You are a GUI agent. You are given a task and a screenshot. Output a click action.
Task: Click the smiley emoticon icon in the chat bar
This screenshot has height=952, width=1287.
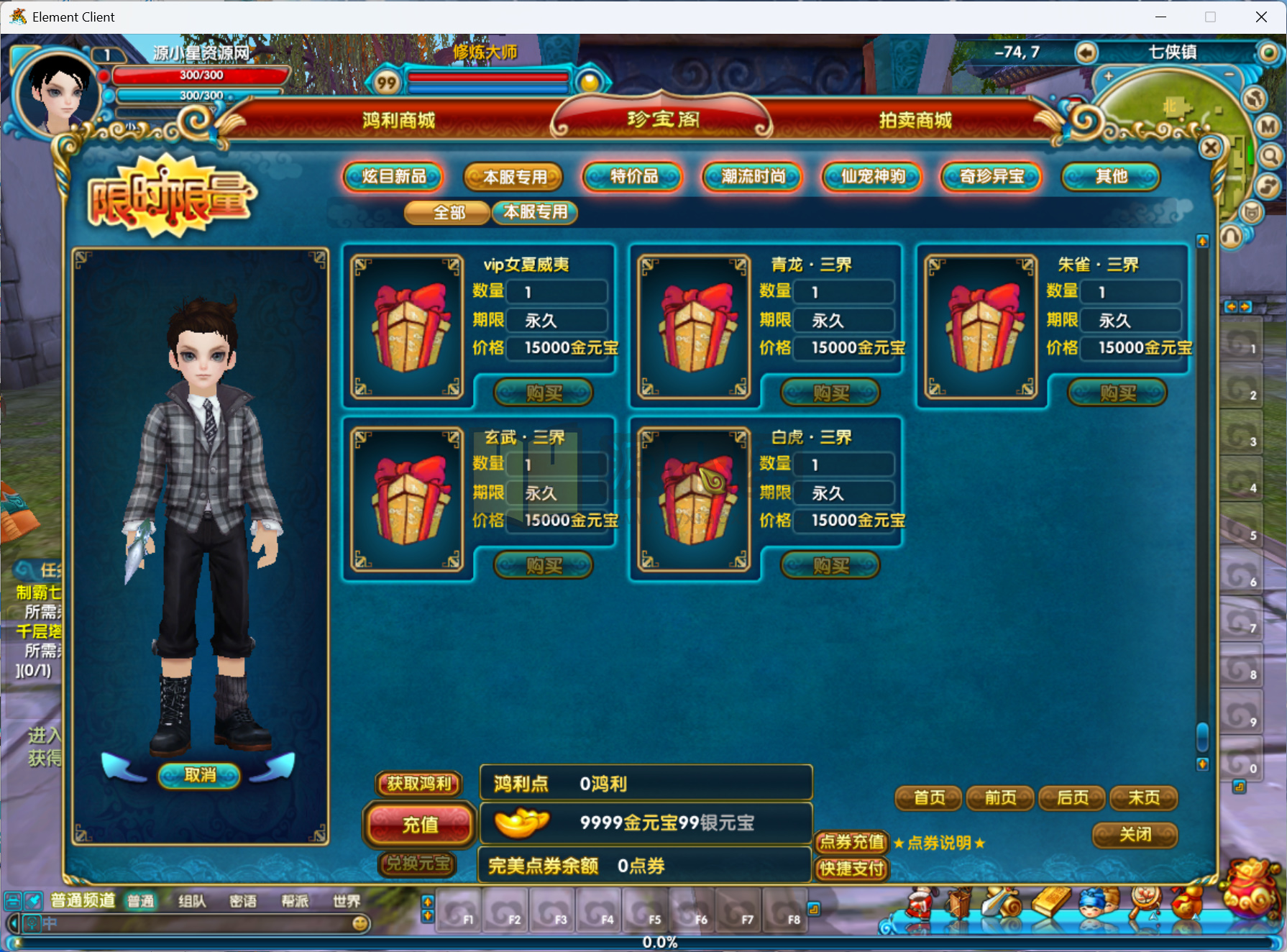360,925
